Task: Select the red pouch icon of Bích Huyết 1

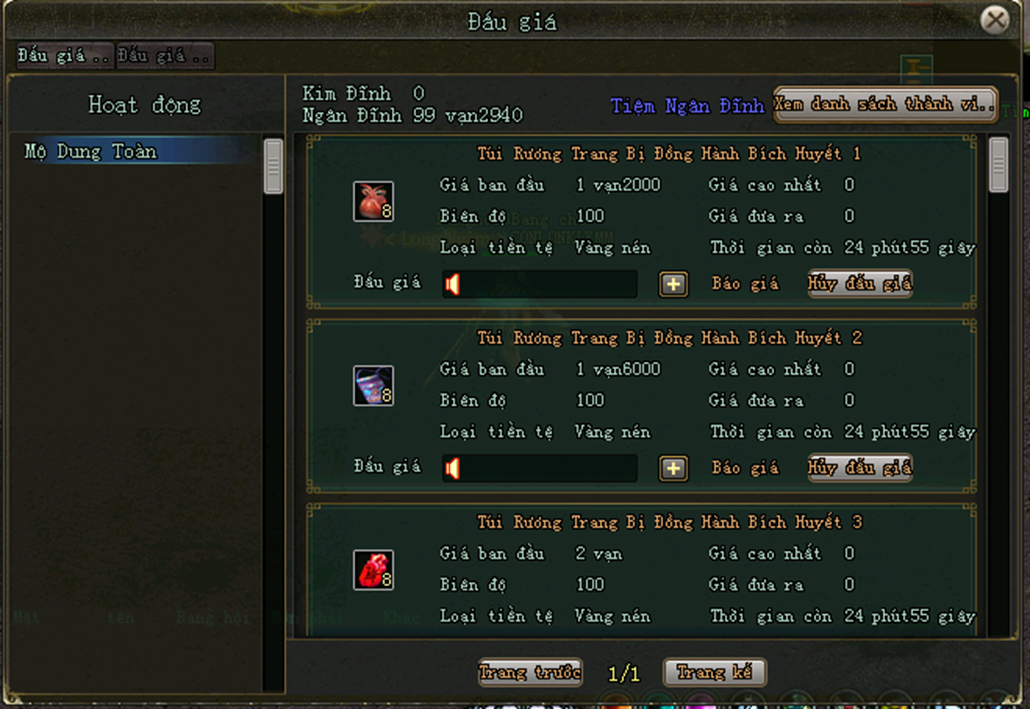Action: 373,201
